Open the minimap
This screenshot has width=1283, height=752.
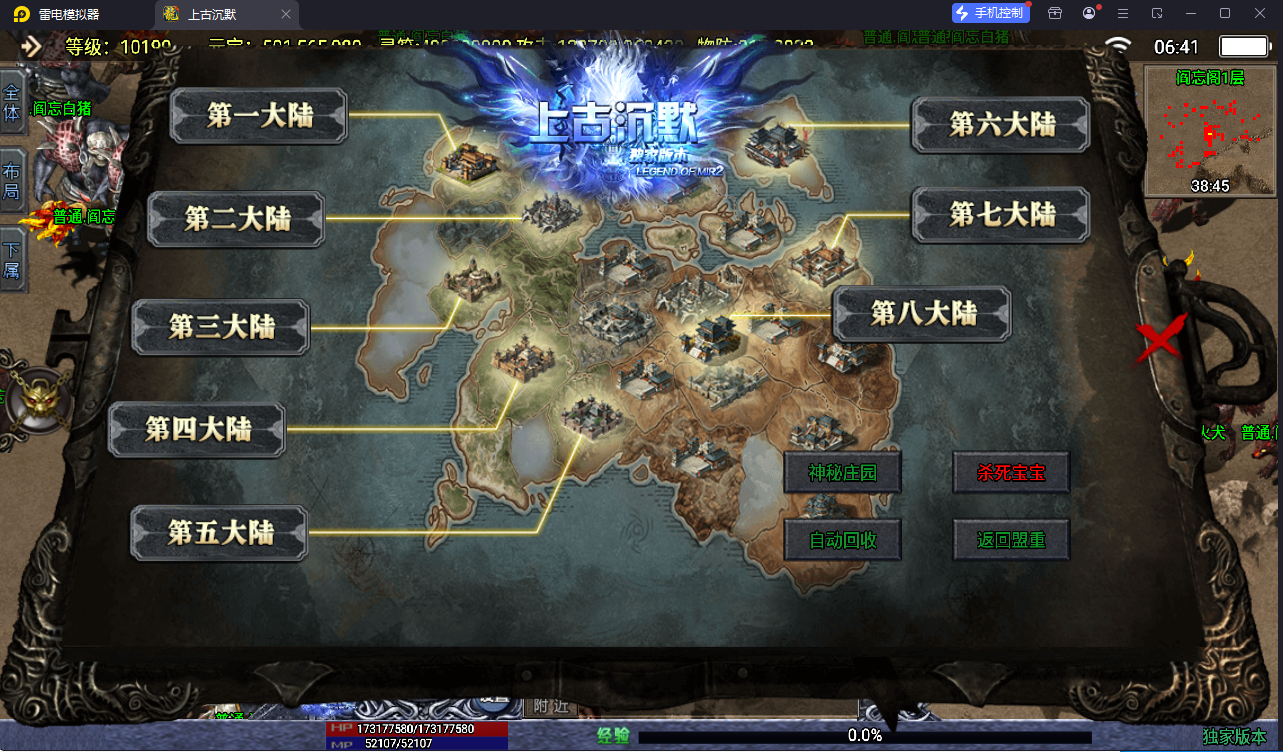[1209, 131]
